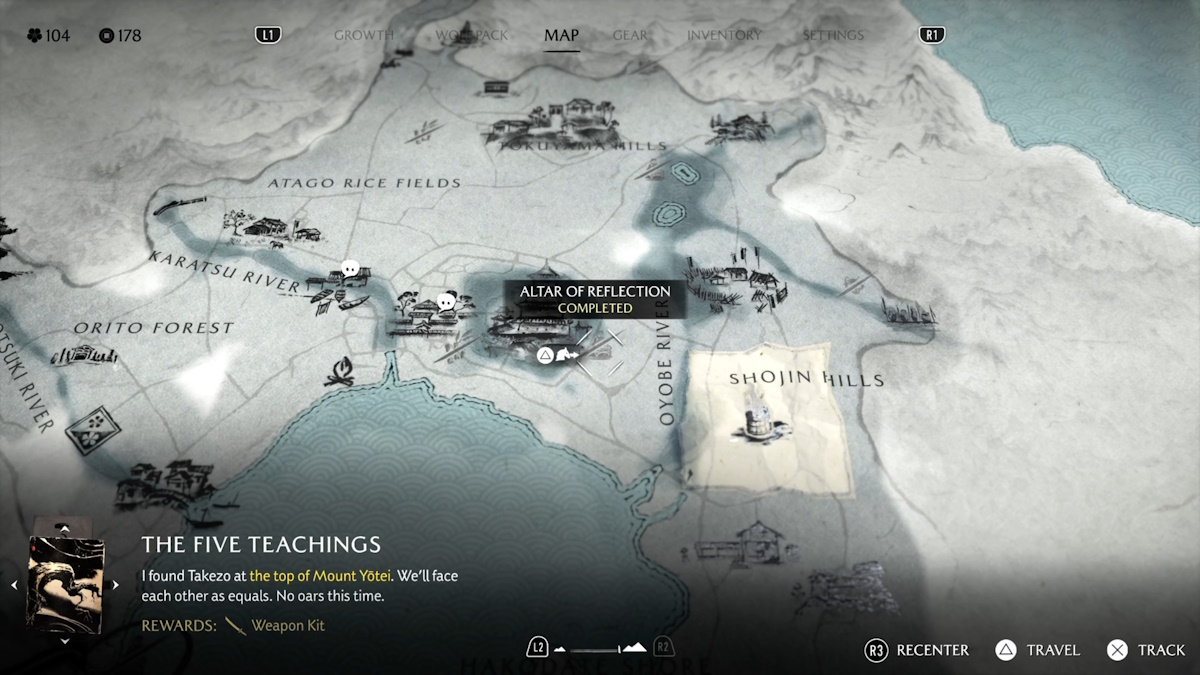Go to the Gear tab

pyautogui.click(x=630, y=35)
